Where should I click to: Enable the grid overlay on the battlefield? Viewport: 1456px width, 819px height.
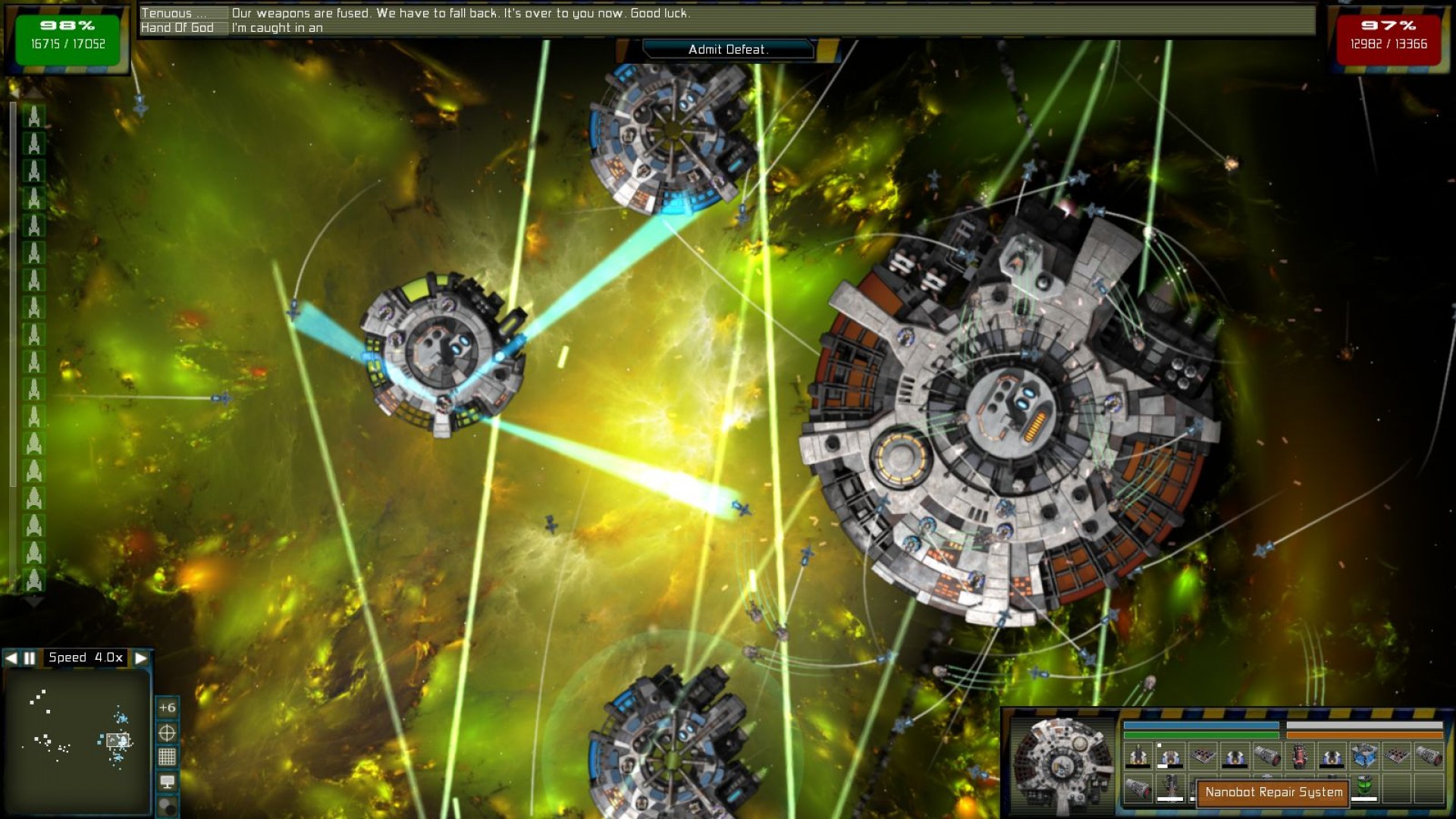[168, 756]
